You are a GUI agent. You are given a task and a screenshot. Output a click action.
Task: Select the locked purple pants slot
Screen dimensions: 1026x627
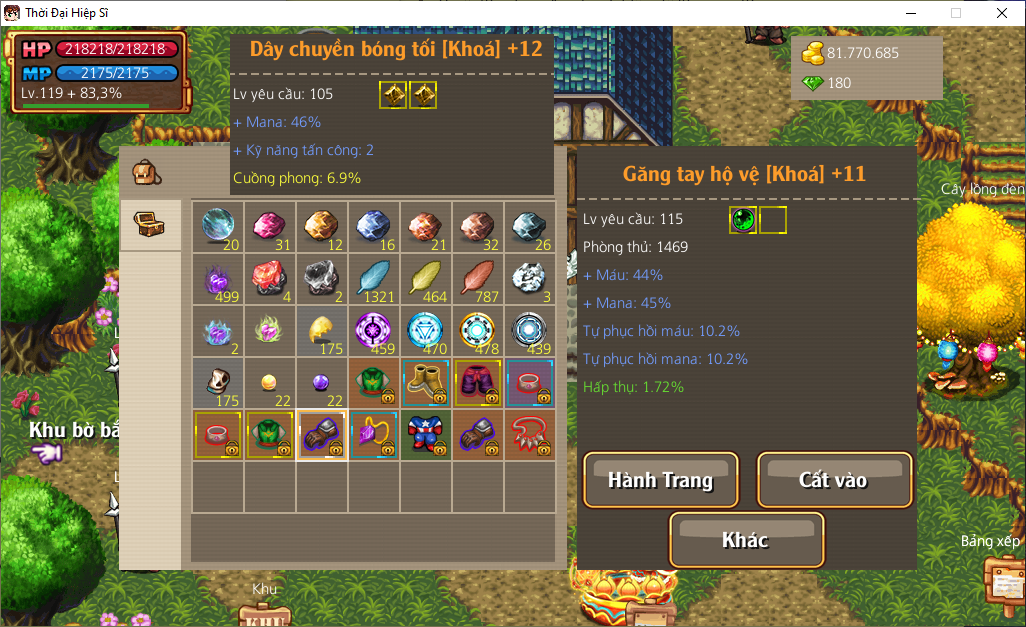[478, 382]
